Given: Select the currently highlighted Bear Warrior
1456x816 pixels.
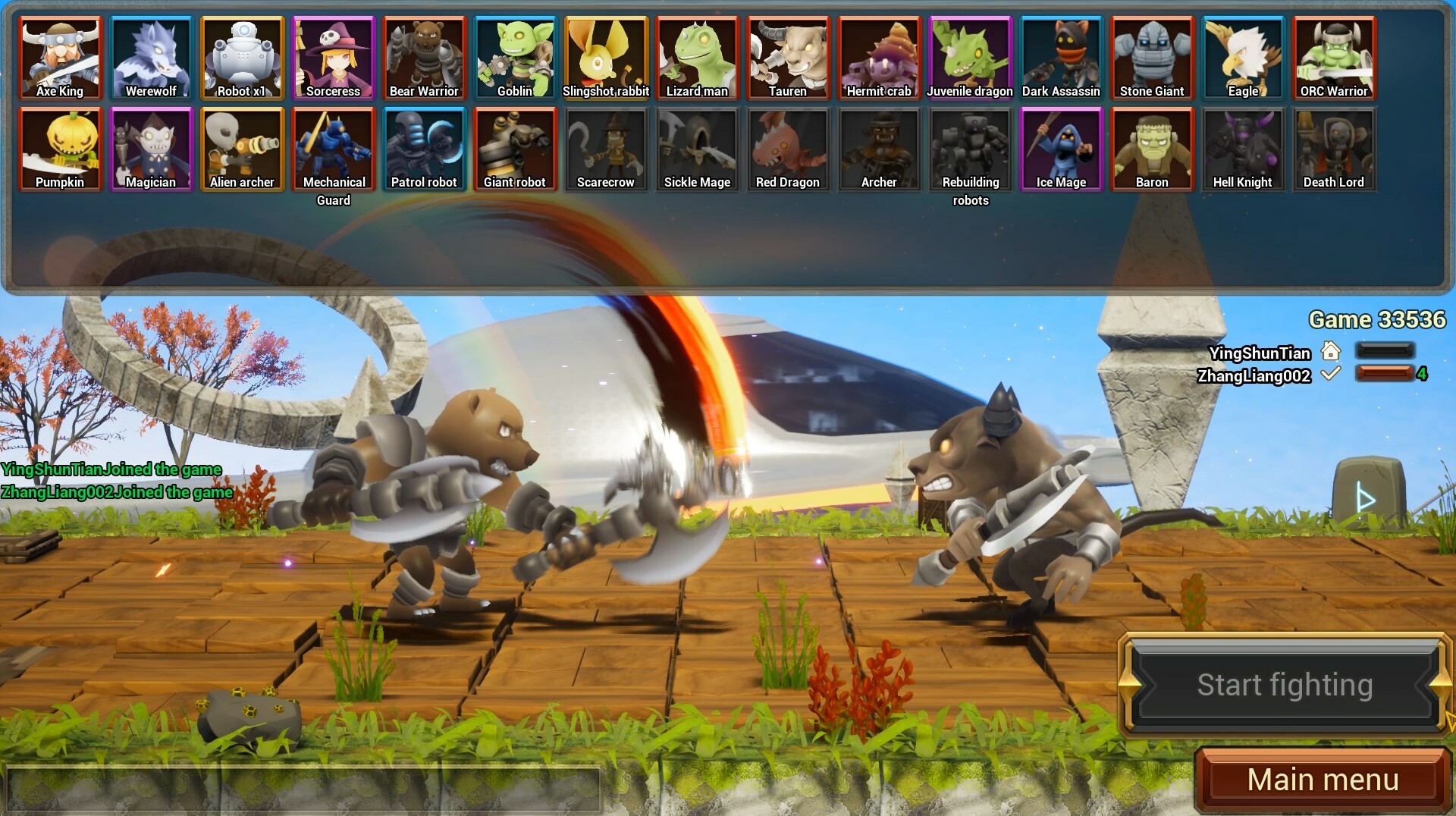Looking at the screenshot, I should click(424, 58).
